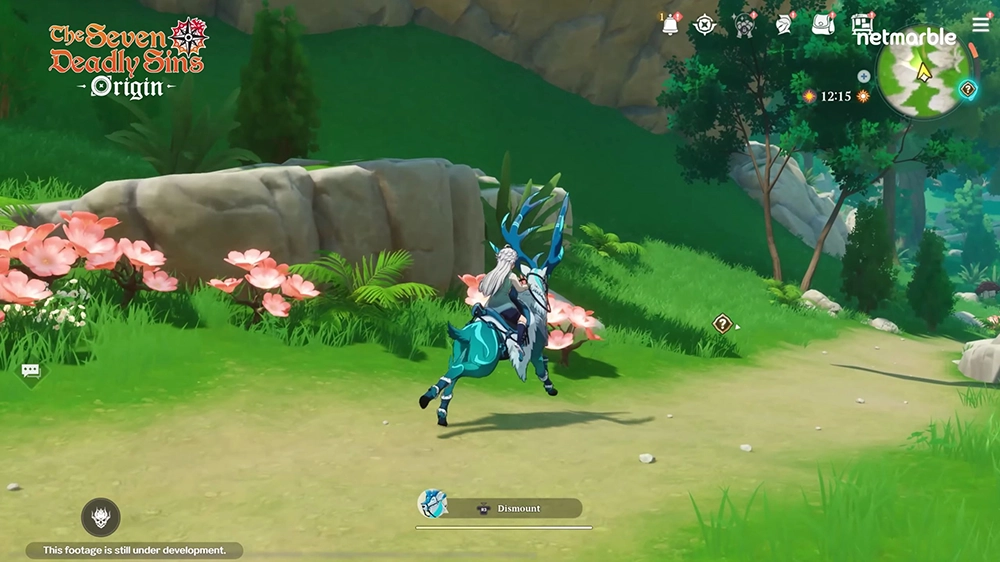Click the mount portrait icon beside Dismount
This screenshot has width=1000, height=562.
click(431, 504)
